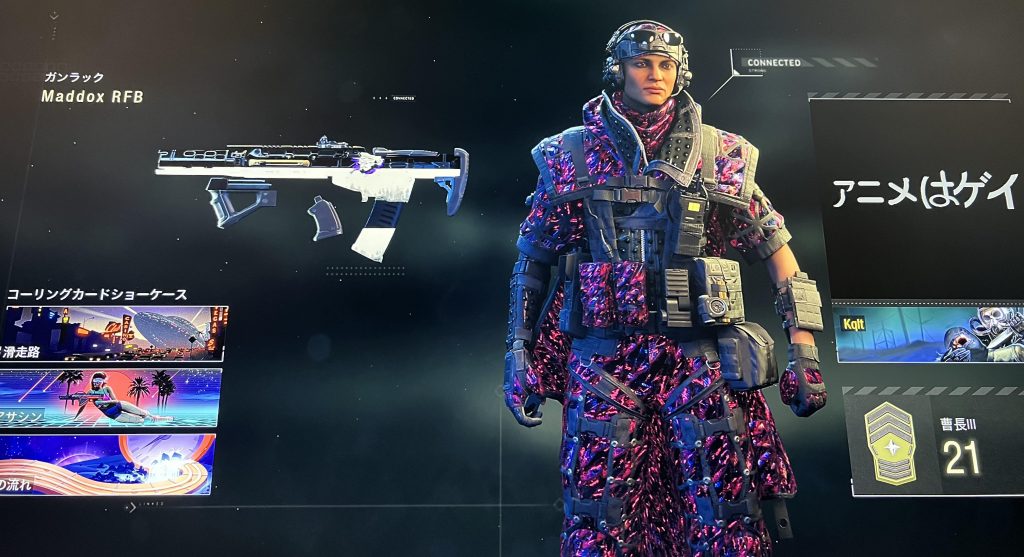Open the city airship calling card

(x=115, y=333)
